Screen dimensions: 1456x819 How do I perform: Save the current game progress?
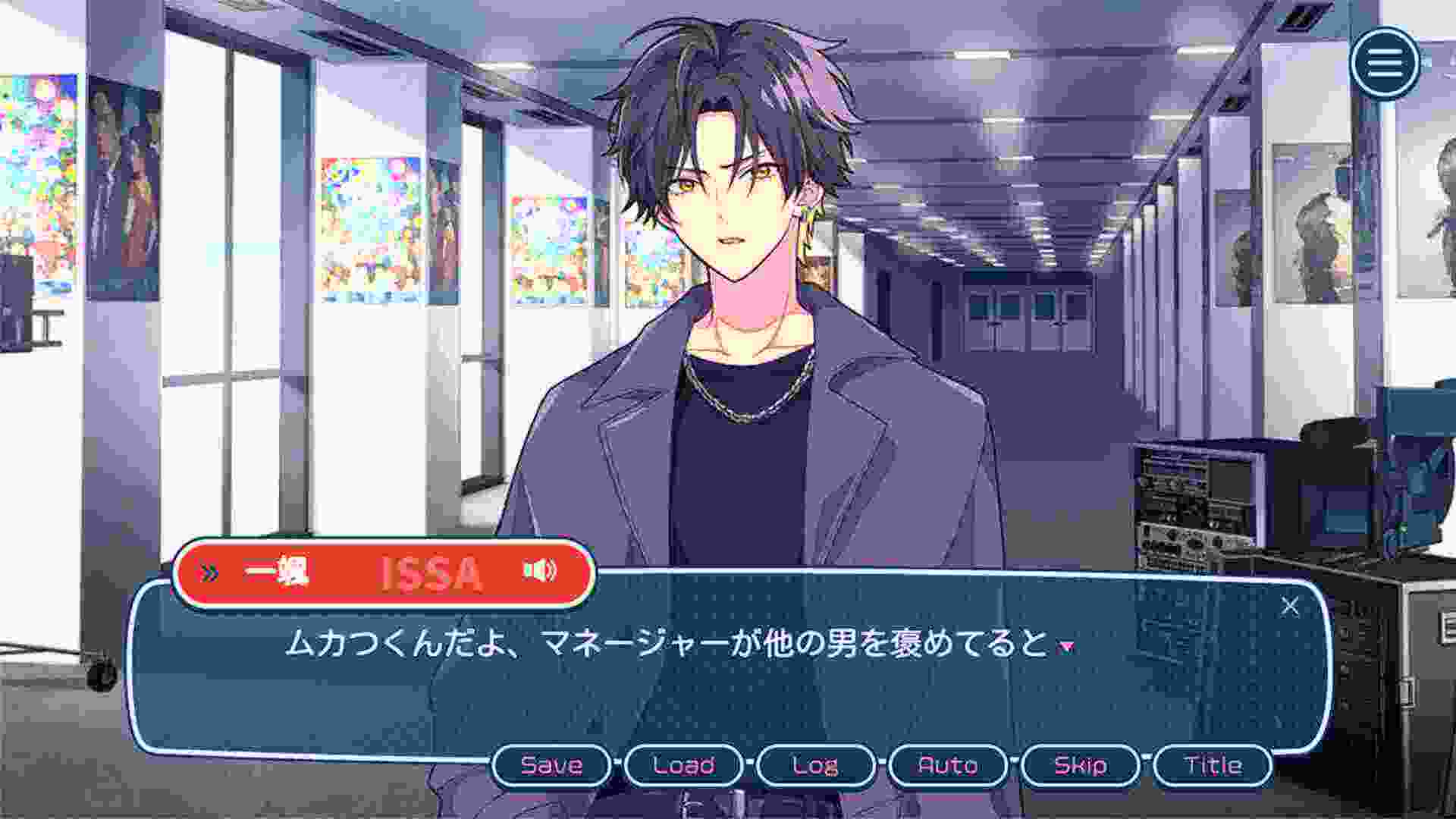point(552,766)
